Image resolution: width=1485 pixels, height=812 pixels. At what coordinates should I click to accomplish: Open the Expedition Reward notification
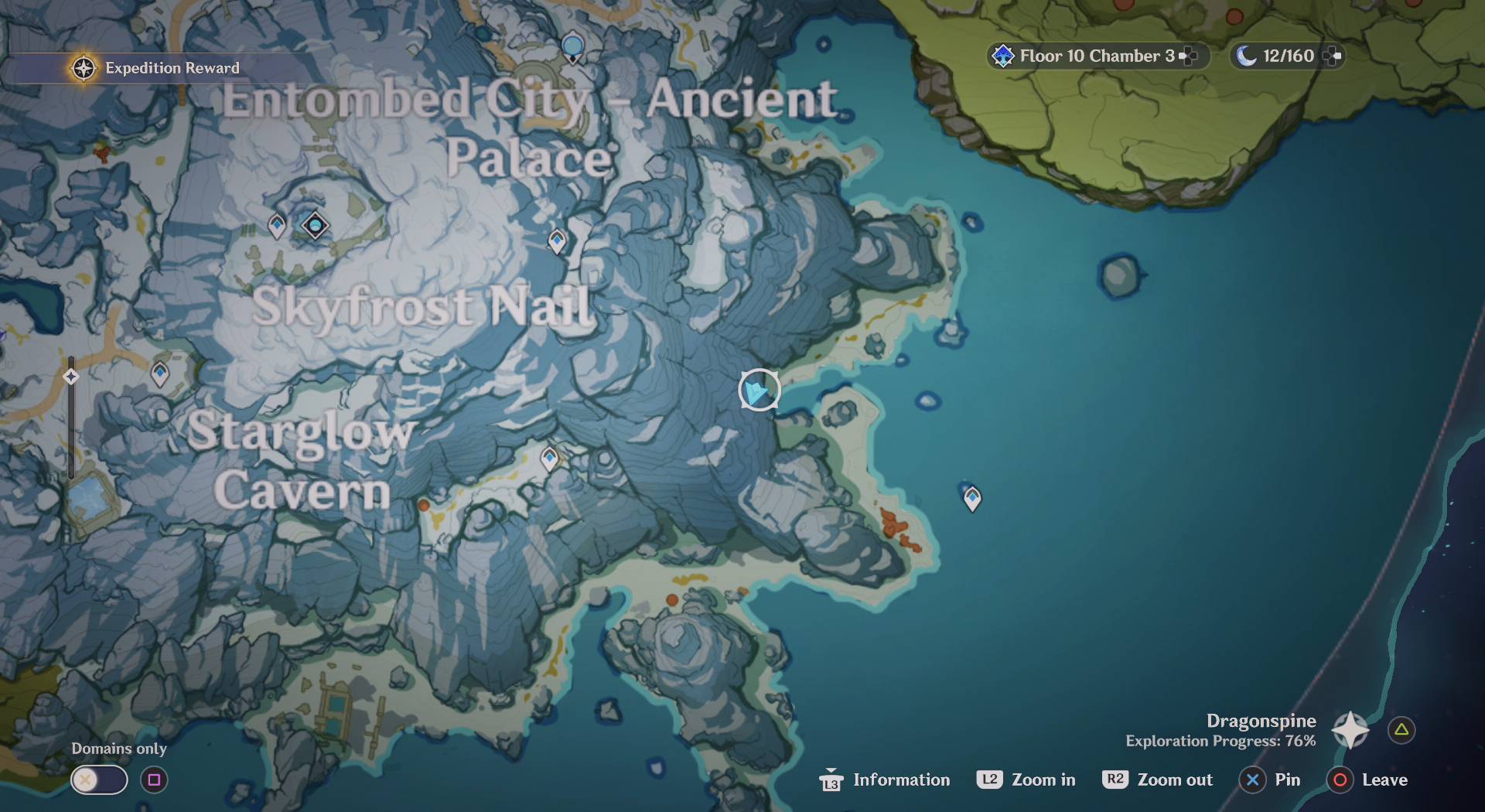(155, 67)
